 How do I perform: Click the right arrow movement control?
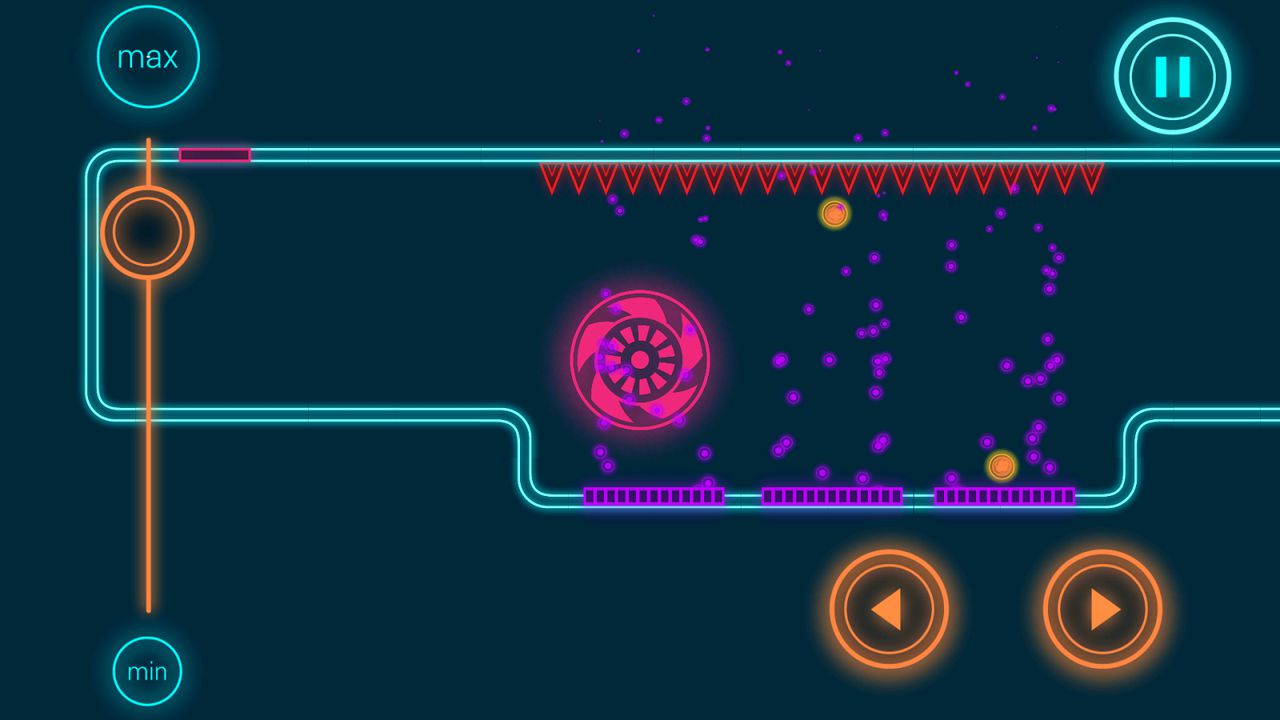[1101, 608]
